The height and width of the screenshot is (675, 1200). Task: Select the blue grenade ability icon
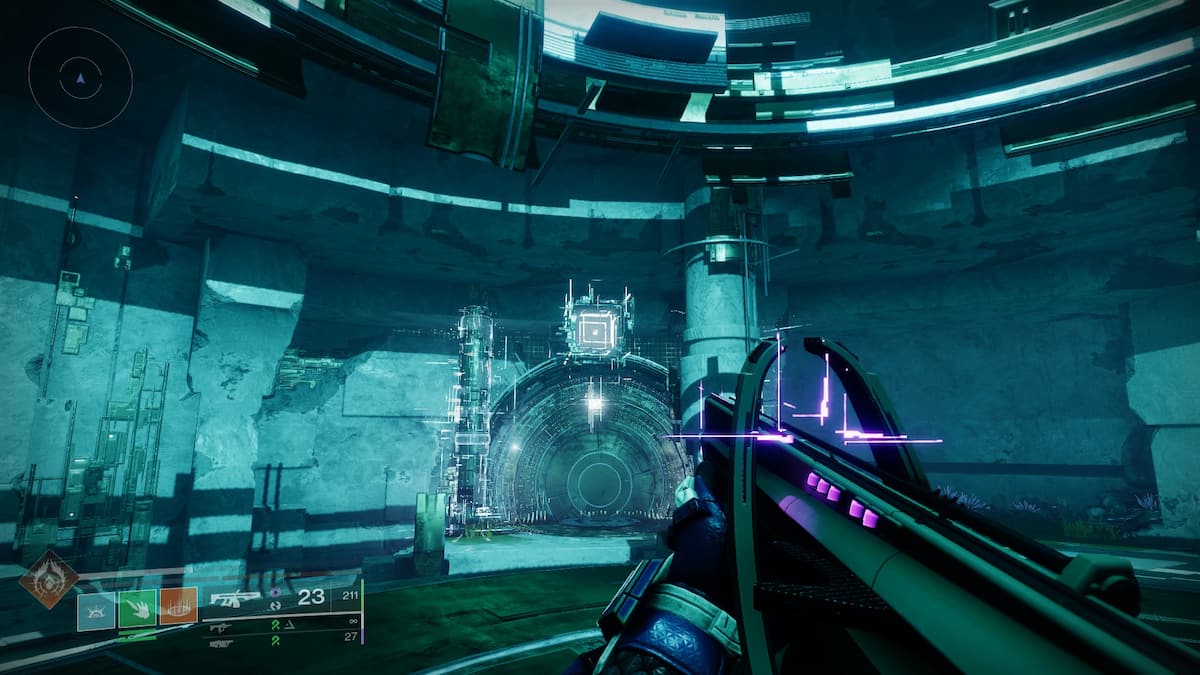(96, 608)
